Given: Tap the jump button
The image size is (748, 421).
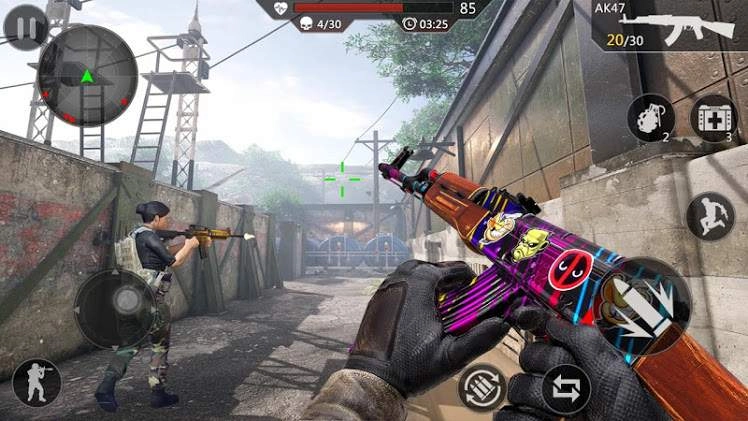Looking at the screenshot, I should click(x=710, y=216).
